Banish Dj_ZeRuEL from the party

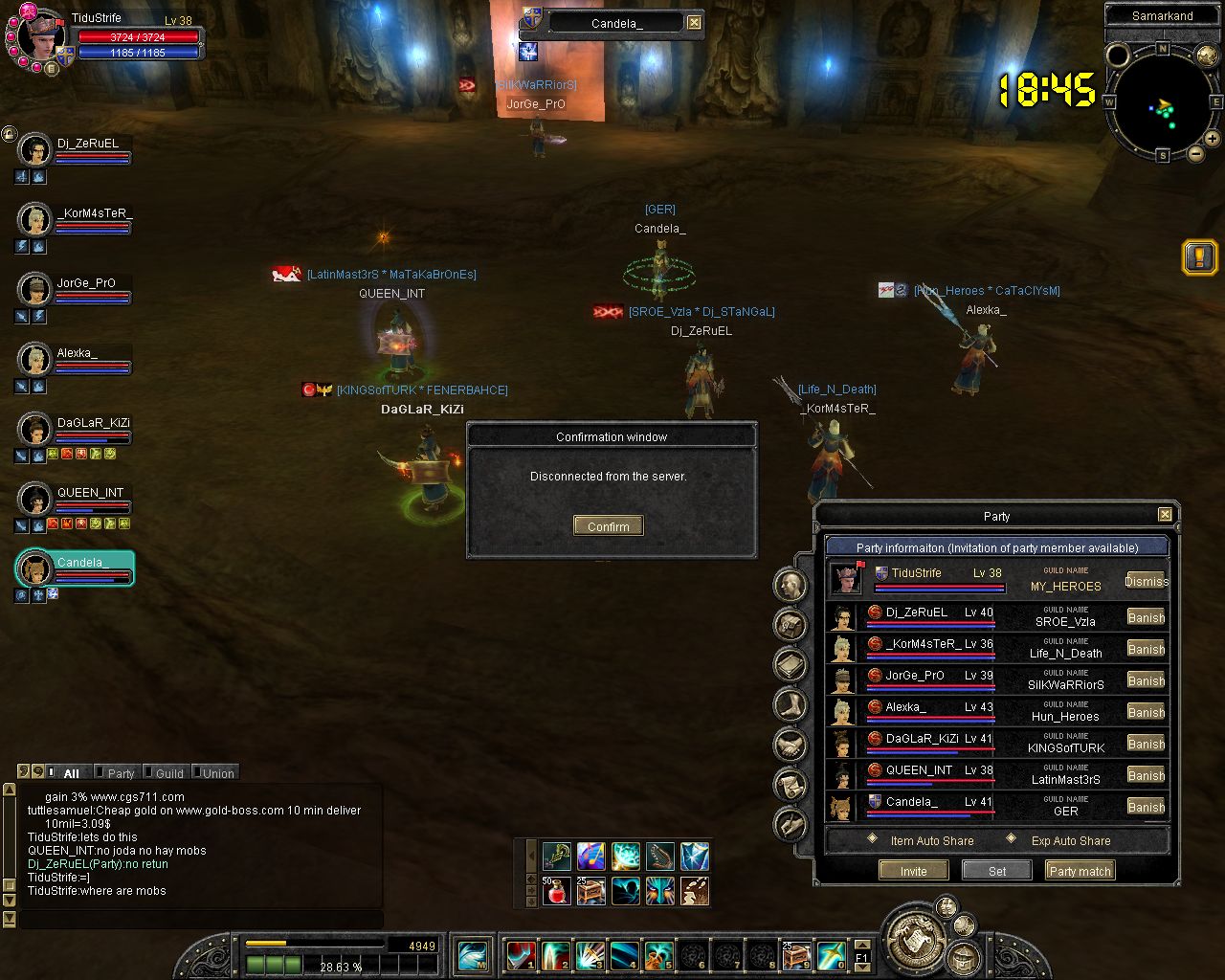1146,617
